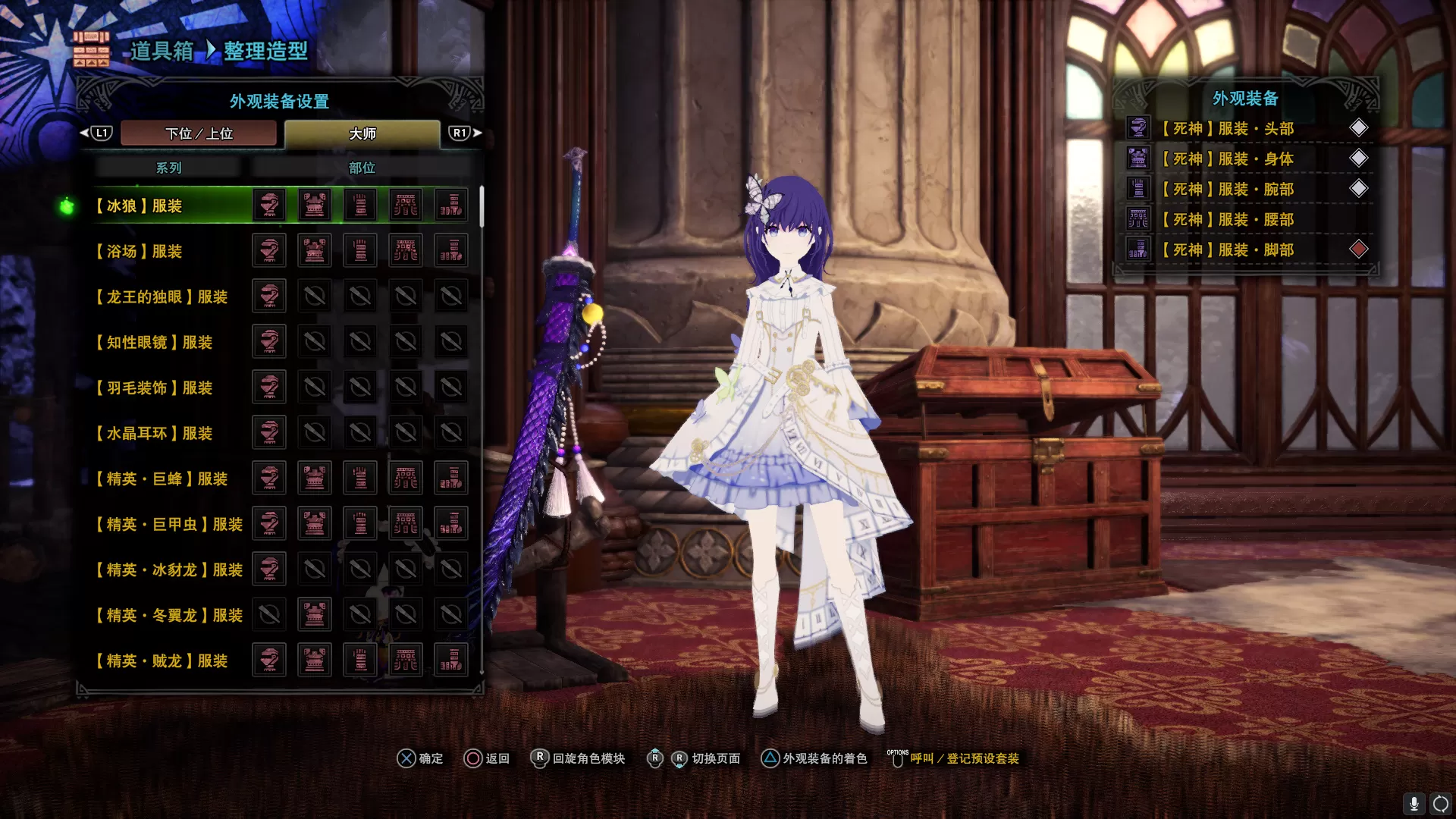
Task: Toggle the diamond beside【死神】服装·腕部
Action: tap(1360, 188)
